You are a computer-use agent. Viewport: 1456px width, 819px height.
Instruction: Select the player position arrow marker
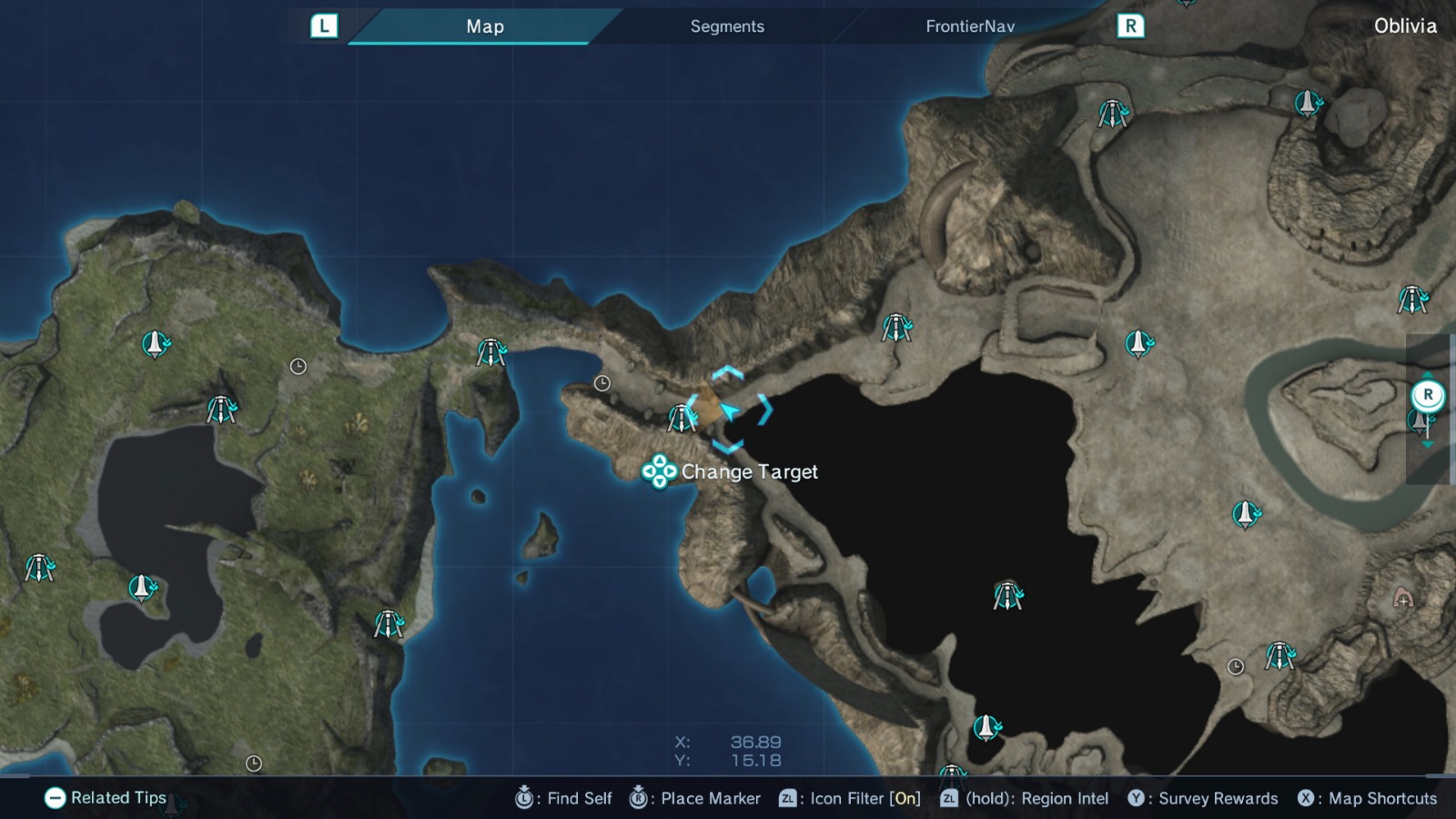(730, 411)
